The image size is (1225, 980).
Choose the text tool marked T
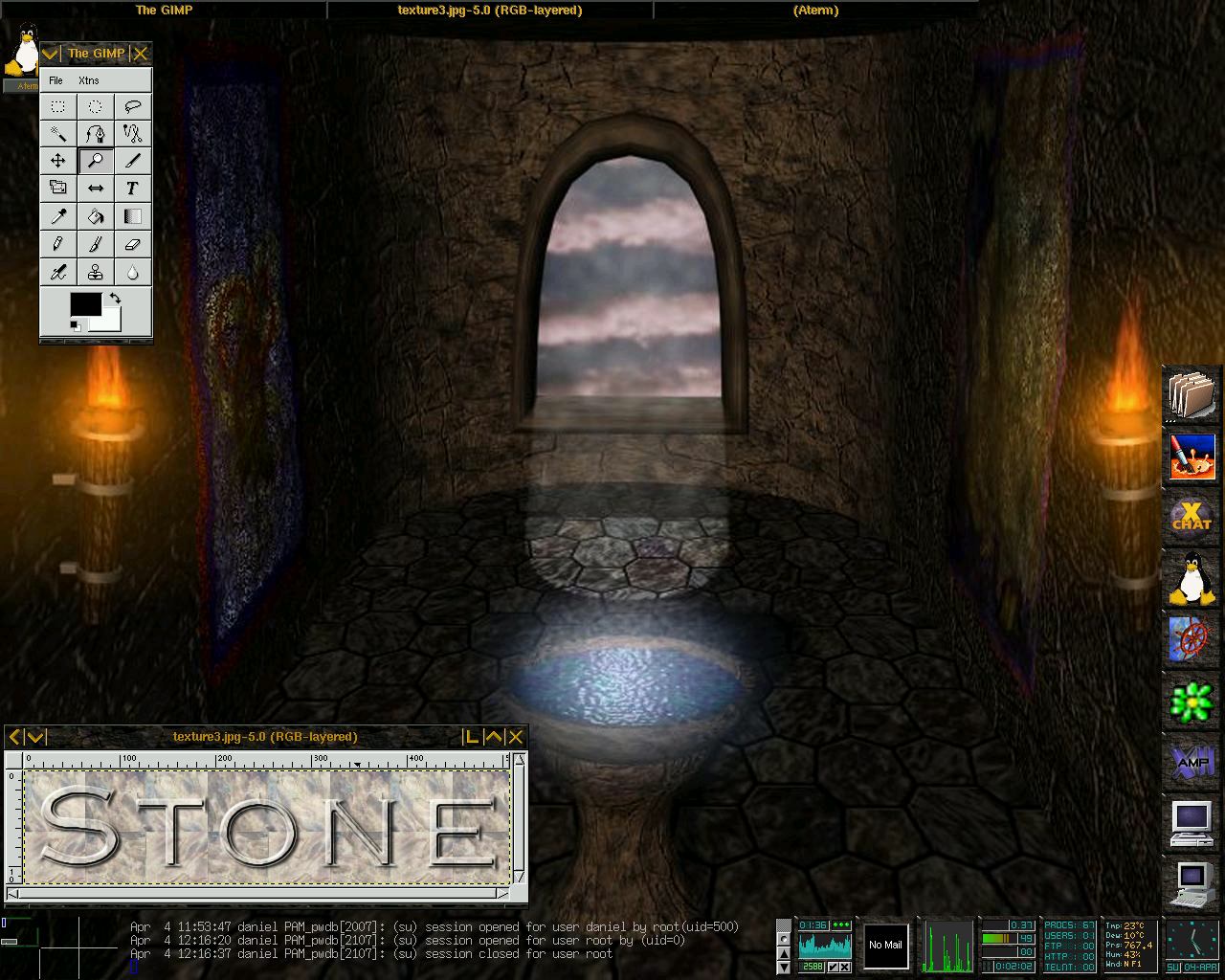click(x=133, y=189)
